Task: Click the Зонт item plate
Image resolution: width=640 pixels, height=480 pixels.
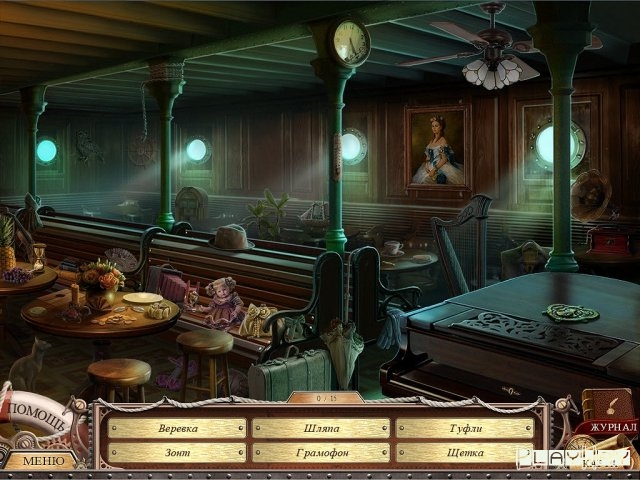Action: click(x=177, y=453)
